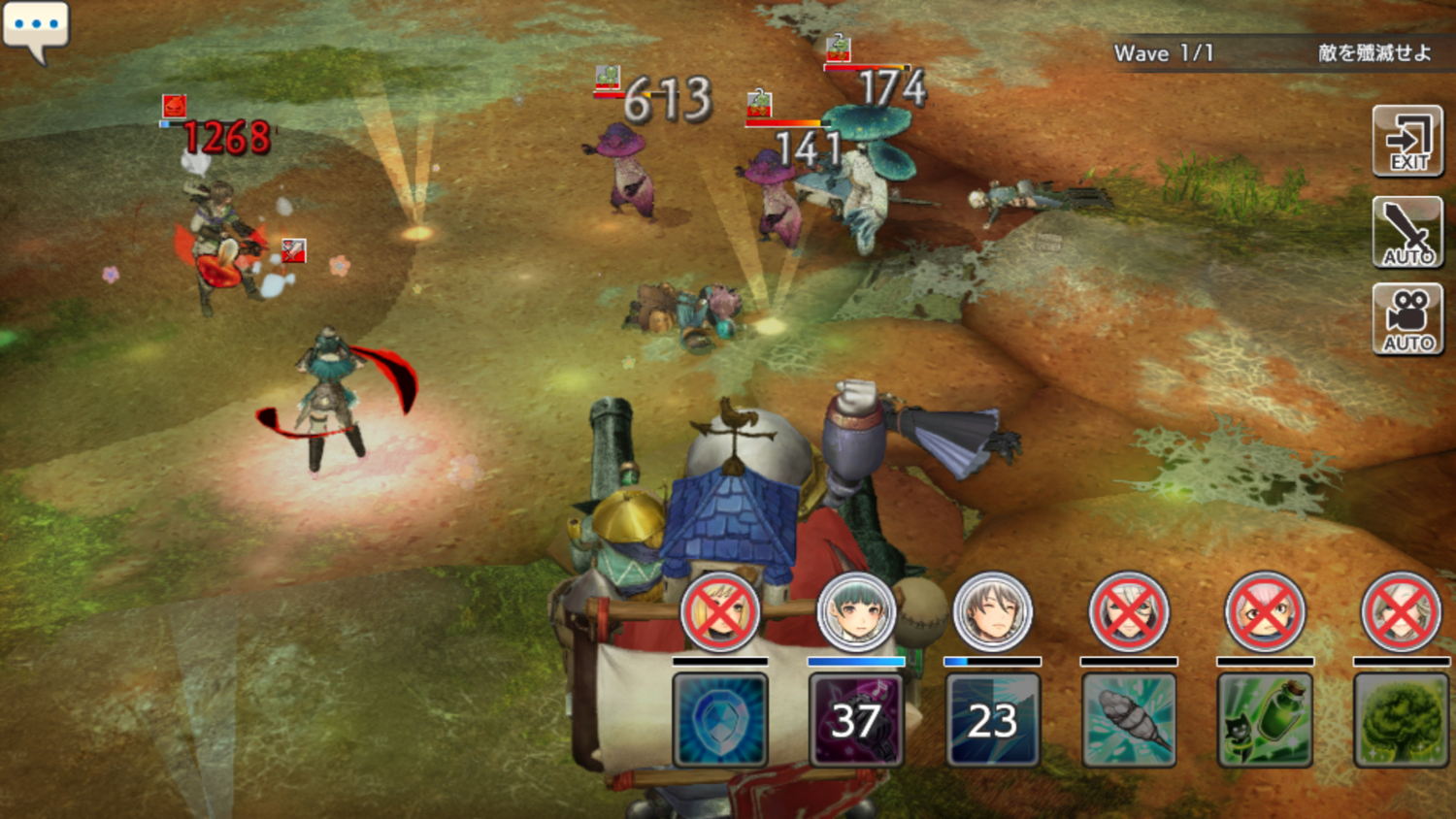Select the sleeping silver-haired character portrait
Screen dimensions: 1456x819
click(992, 613)
